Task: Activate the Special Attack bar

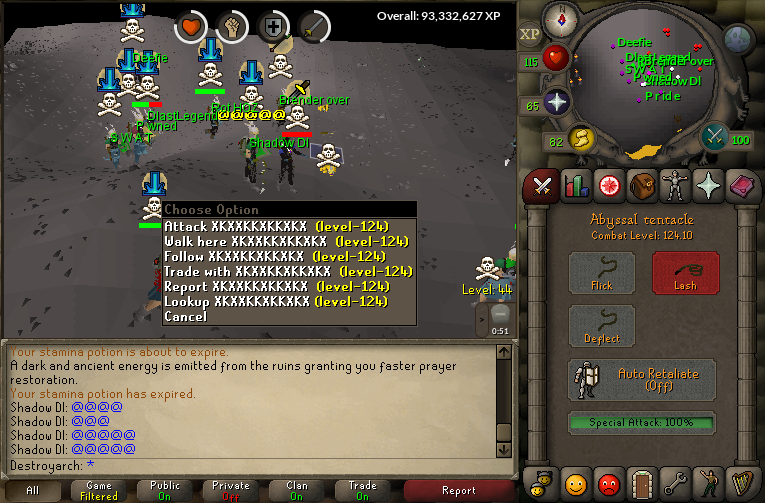Action: point(642,423)
